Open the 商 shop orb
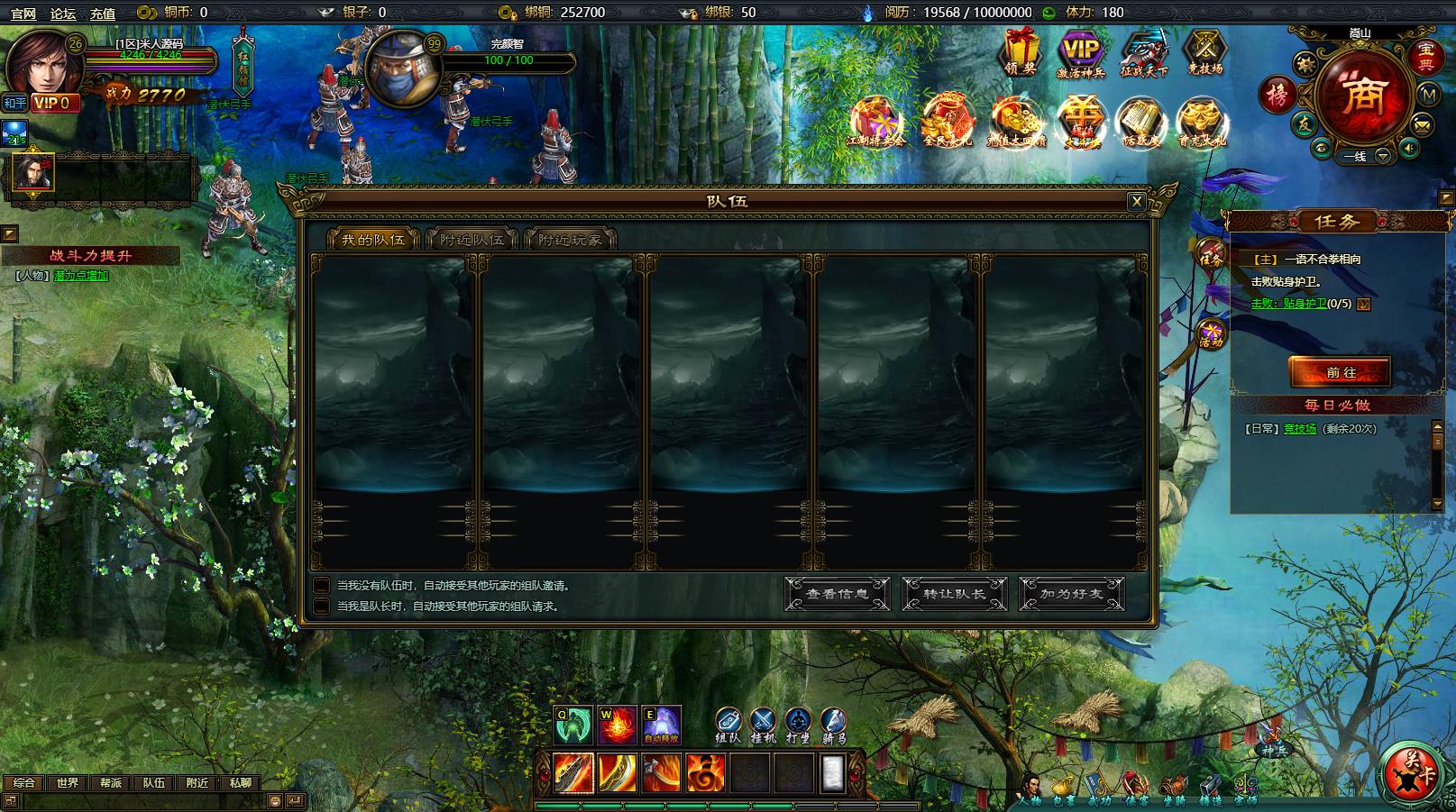This screenshot has width=1456, height=812. pos(1360,97)
